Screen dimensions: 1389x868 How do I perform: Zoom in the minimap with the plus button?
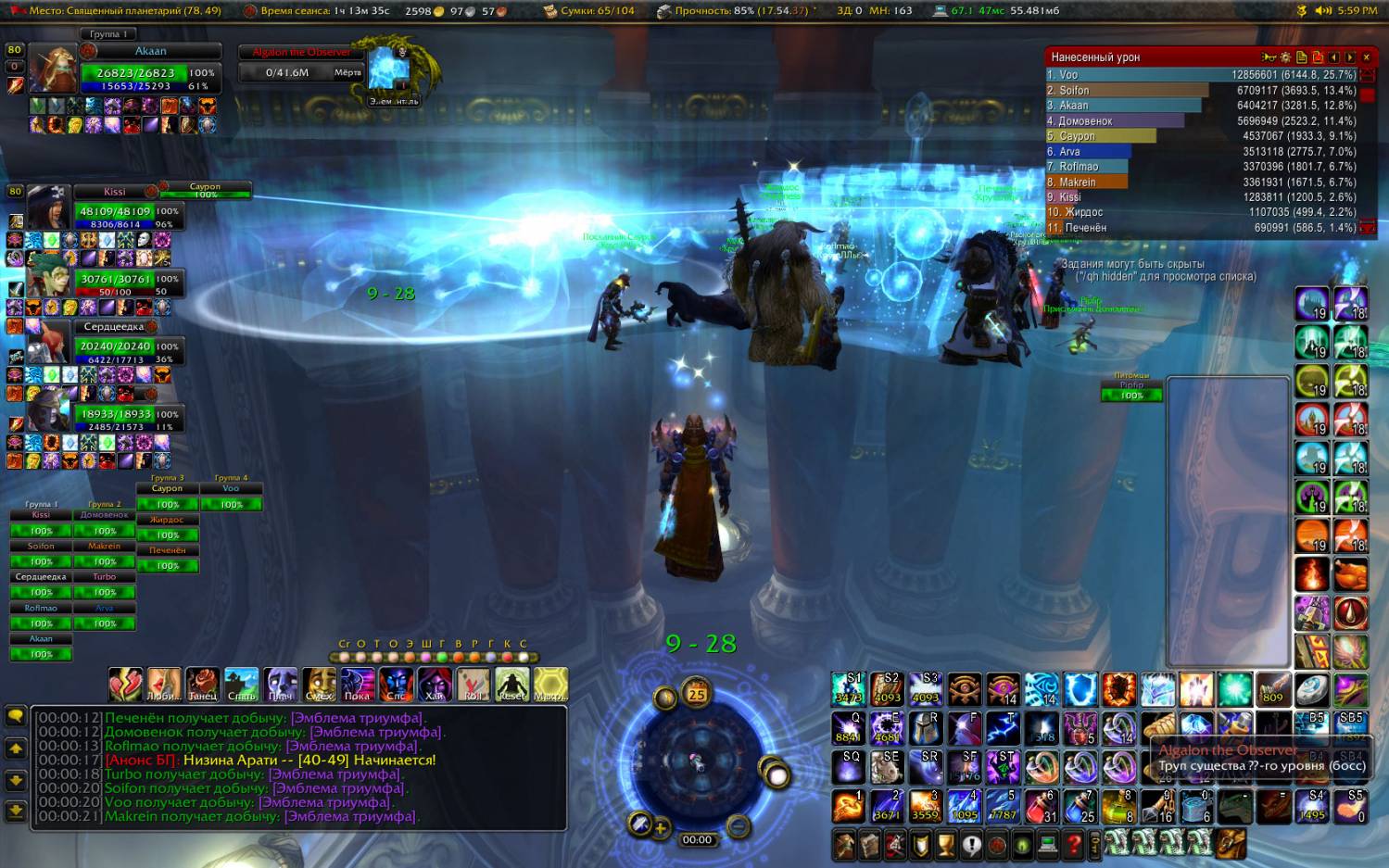tap(660, 828)
